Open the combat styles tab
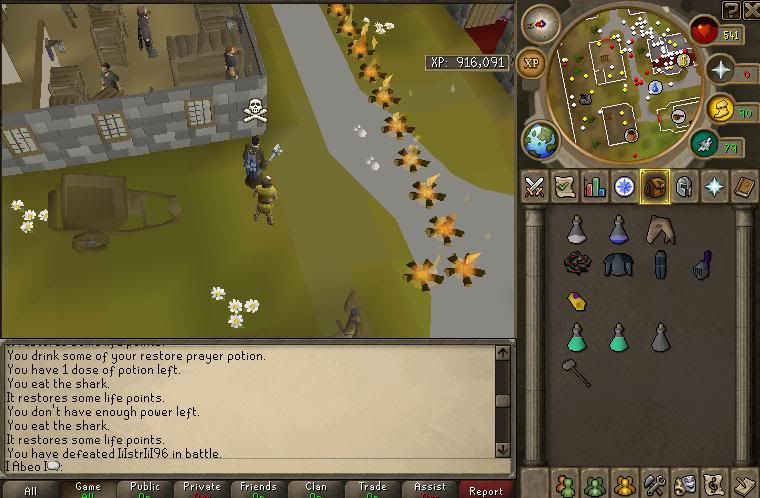The height and width of the screenshot is (498, 760). click(x=535, y=186)
